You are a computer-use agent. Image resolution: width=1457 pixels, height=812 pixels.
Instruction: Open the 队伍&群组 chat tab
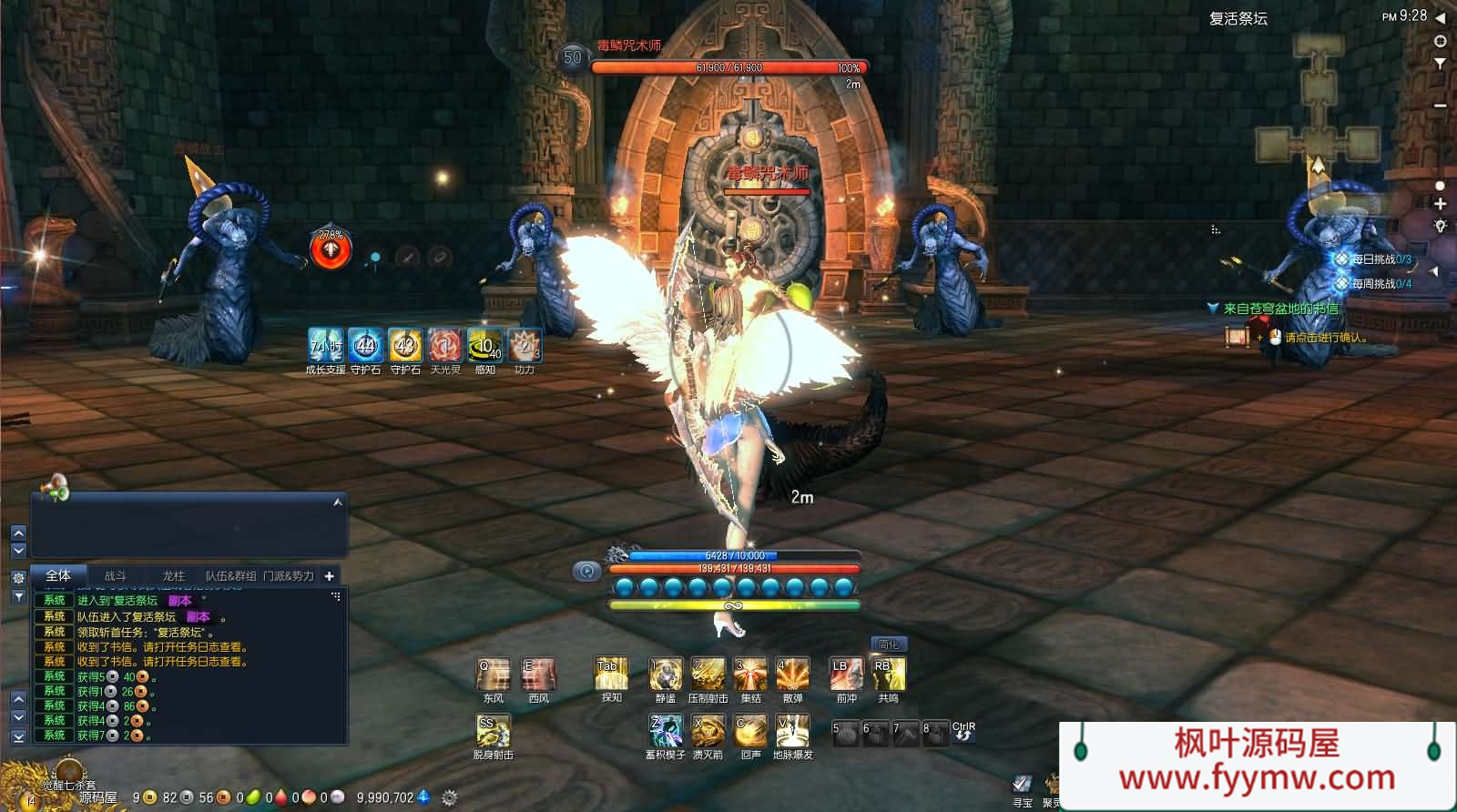click(230, 576)
